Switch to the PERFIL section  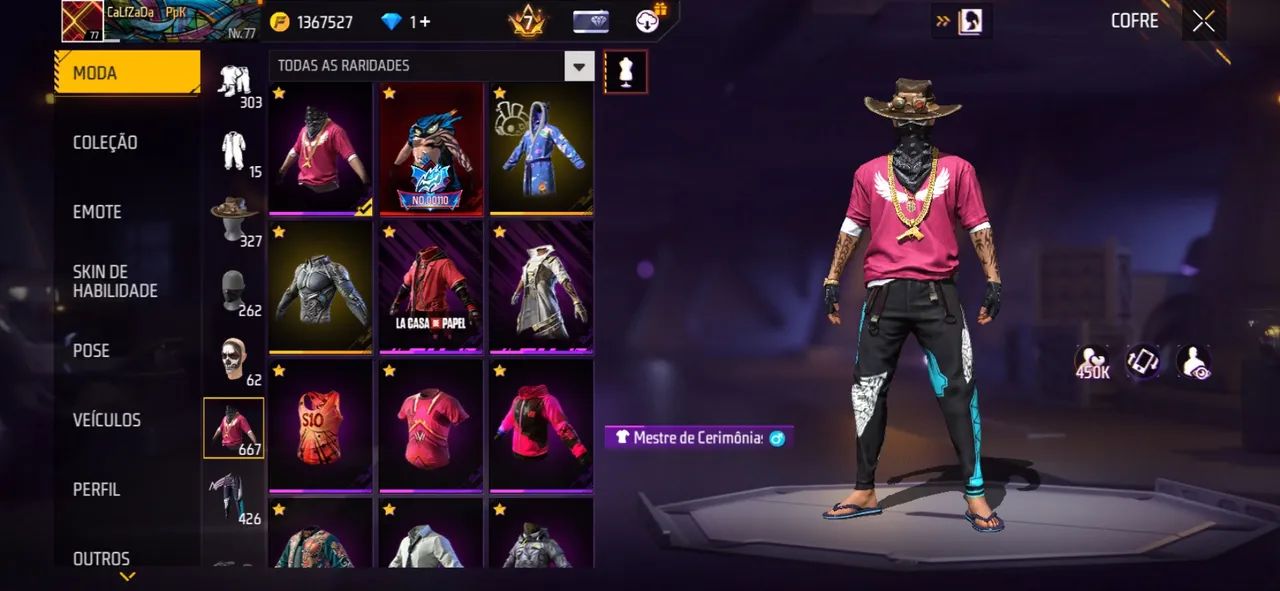(96, 490)
